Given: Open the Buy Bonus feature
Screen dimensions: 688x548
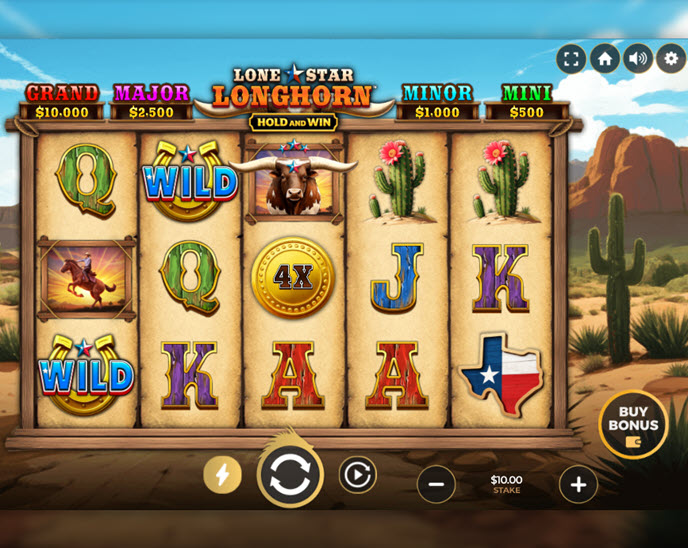Looking at the screenshot, I should (x=633, y=425).
